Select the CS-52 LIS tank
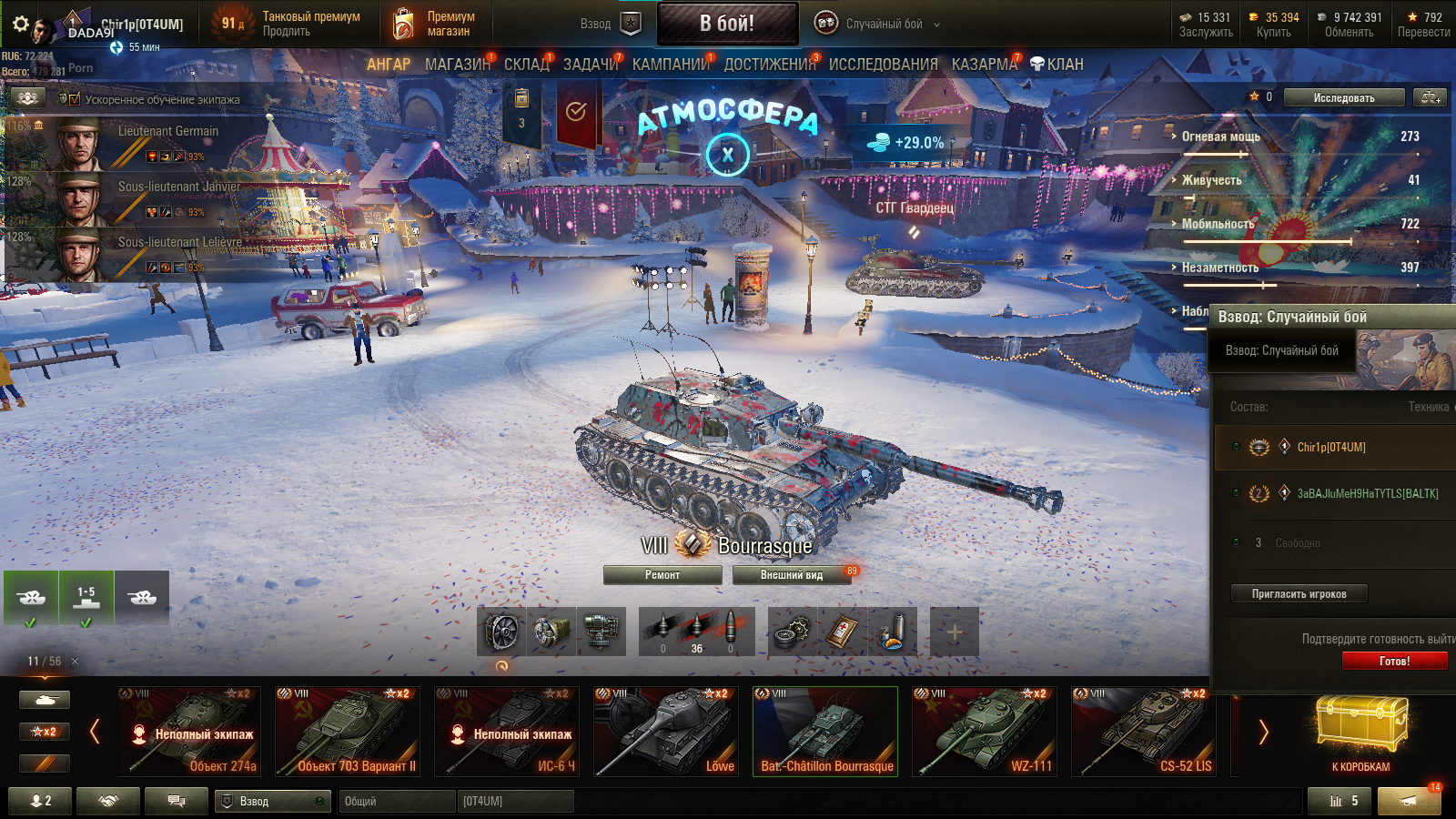1456x819 pixels. point(1144,732)
